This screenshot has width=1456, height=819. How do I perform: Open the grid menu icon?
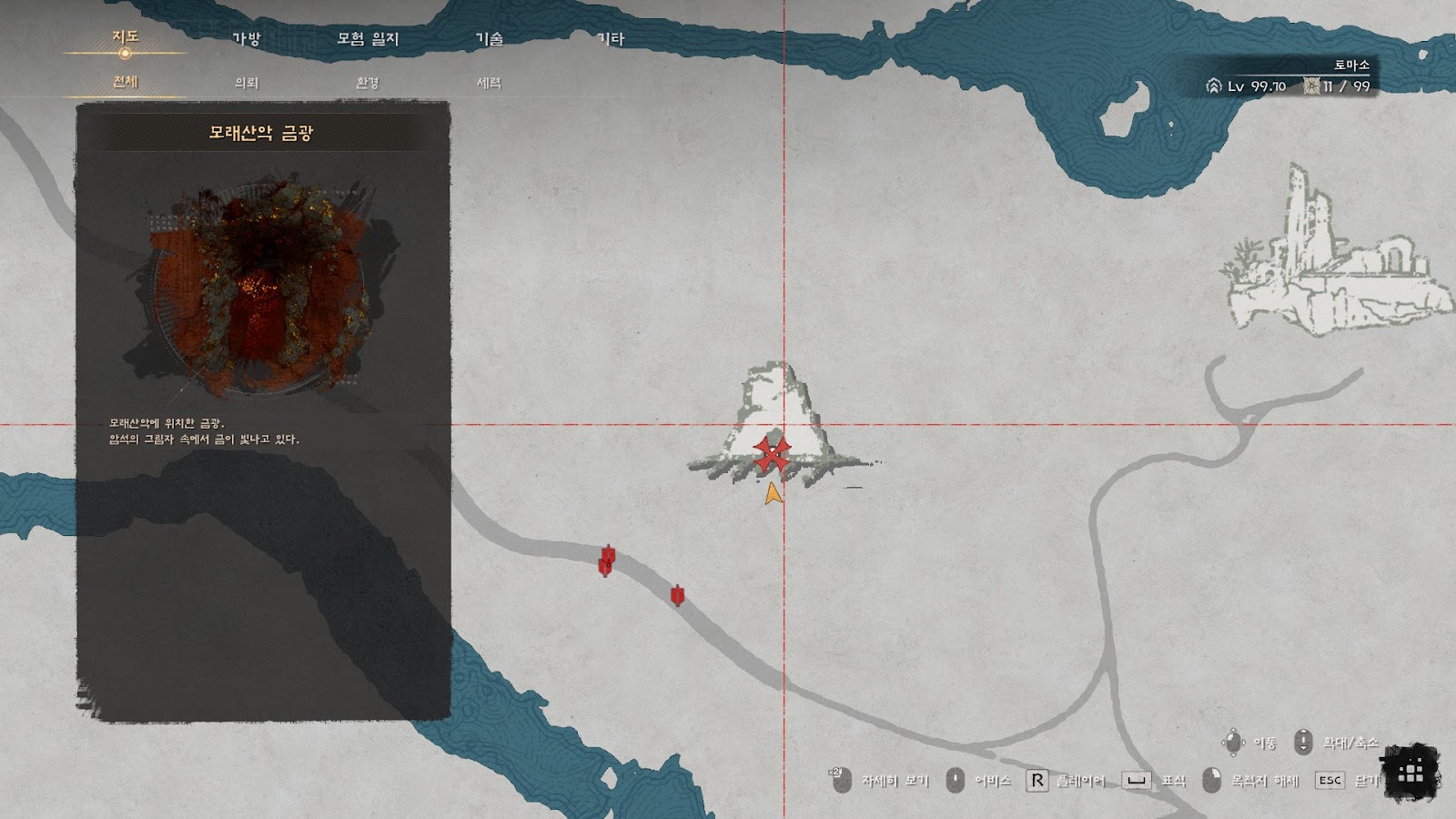tap(1410, 773)
